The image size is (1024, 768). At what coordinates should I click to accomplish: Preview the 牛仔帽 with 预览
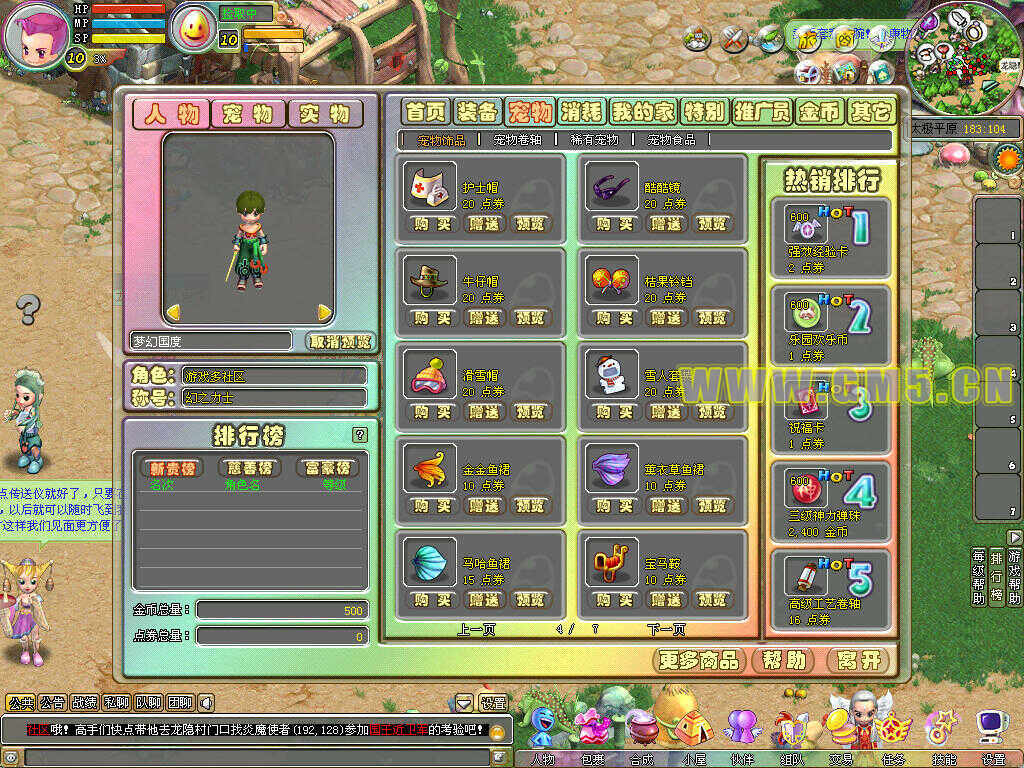coord(530,318)
